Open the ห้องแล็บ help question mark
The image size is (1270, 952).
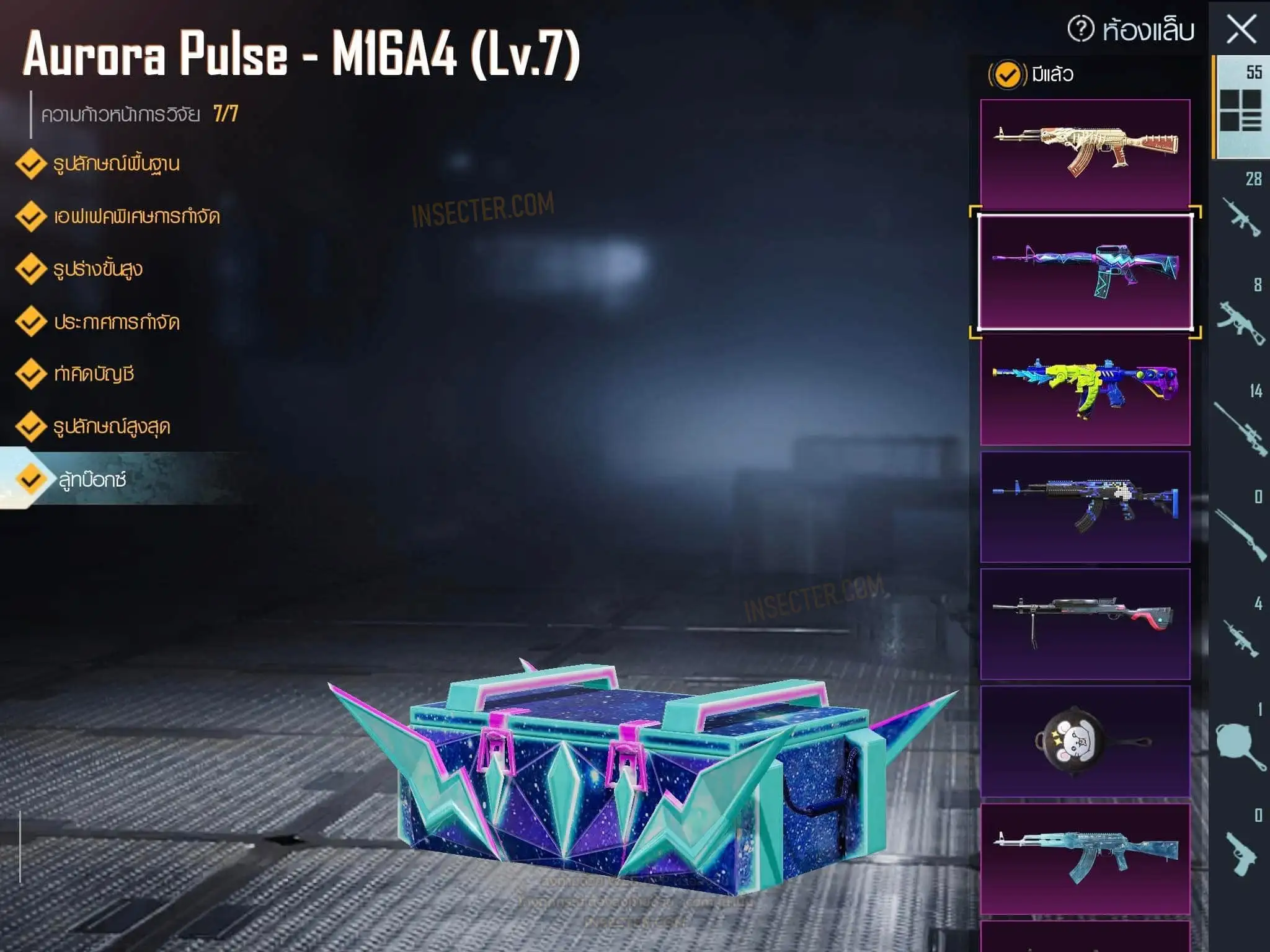1081,29
